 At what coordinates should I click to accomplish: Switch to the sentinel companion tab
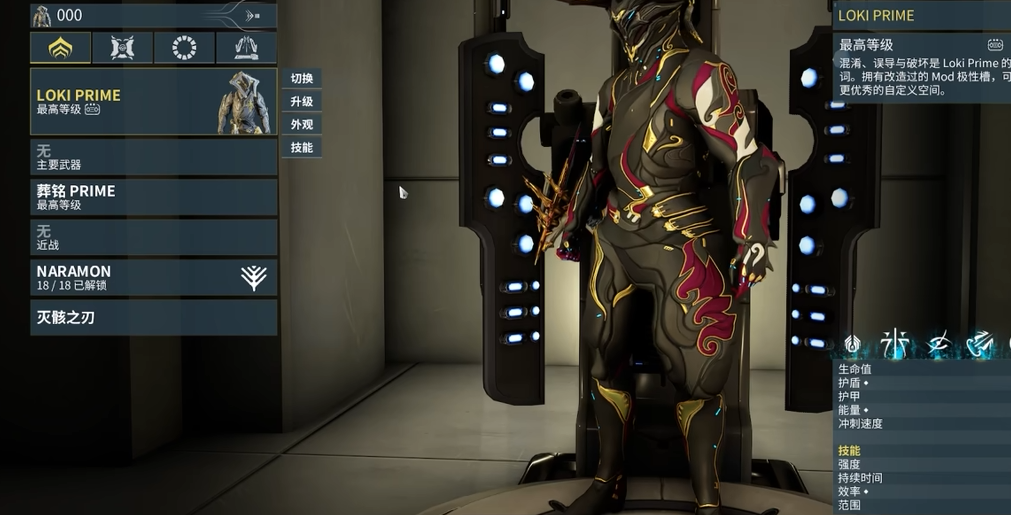coord(122,47)
